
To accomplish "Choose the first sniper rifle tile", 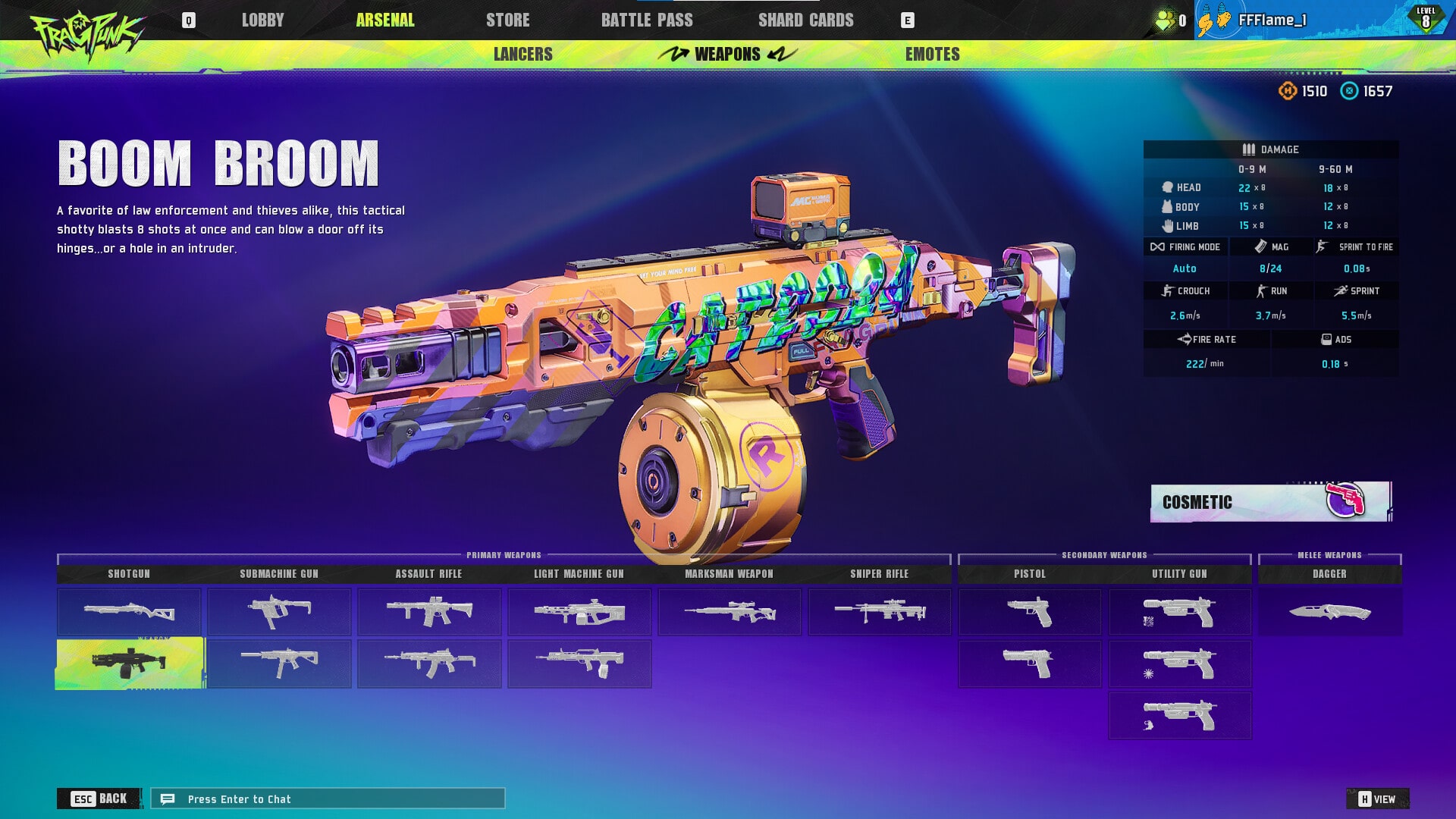I will click(x=879, y=612).
